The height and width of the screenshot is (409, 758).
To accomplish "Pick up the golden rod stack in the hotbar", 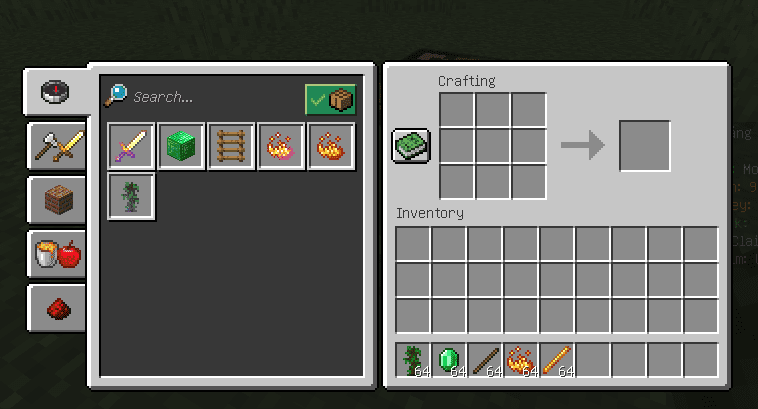I will [x=558, y=360].
